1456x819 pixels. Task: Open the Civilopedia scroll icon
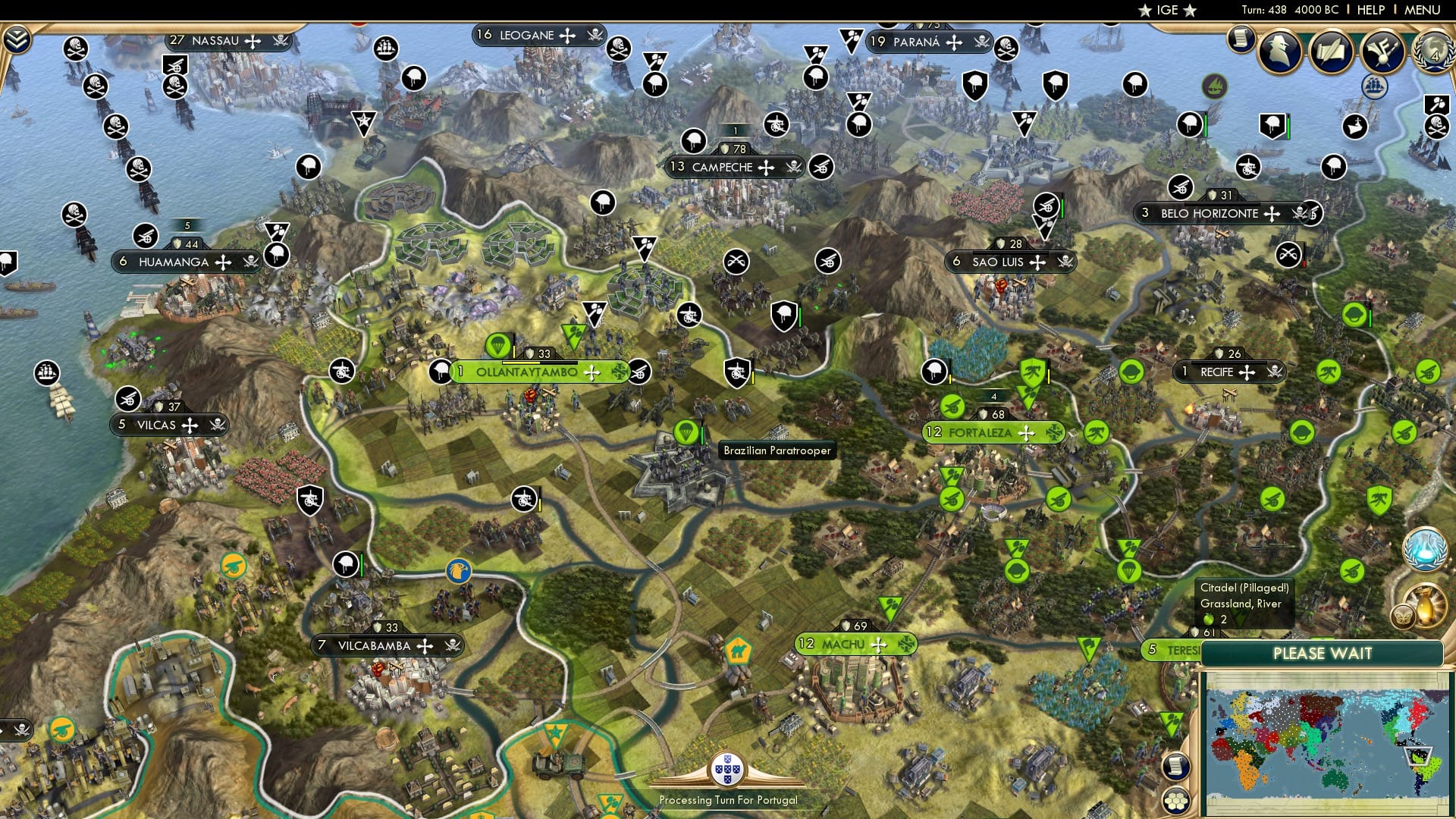coord(1241,43)
